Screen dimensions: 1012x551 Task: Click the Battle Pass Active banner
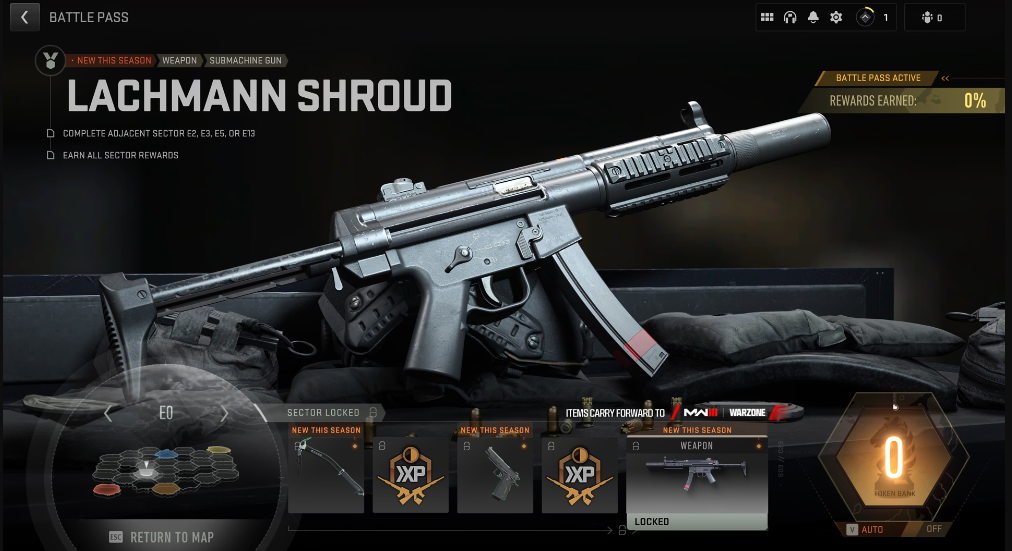click(x=879, y=78)
